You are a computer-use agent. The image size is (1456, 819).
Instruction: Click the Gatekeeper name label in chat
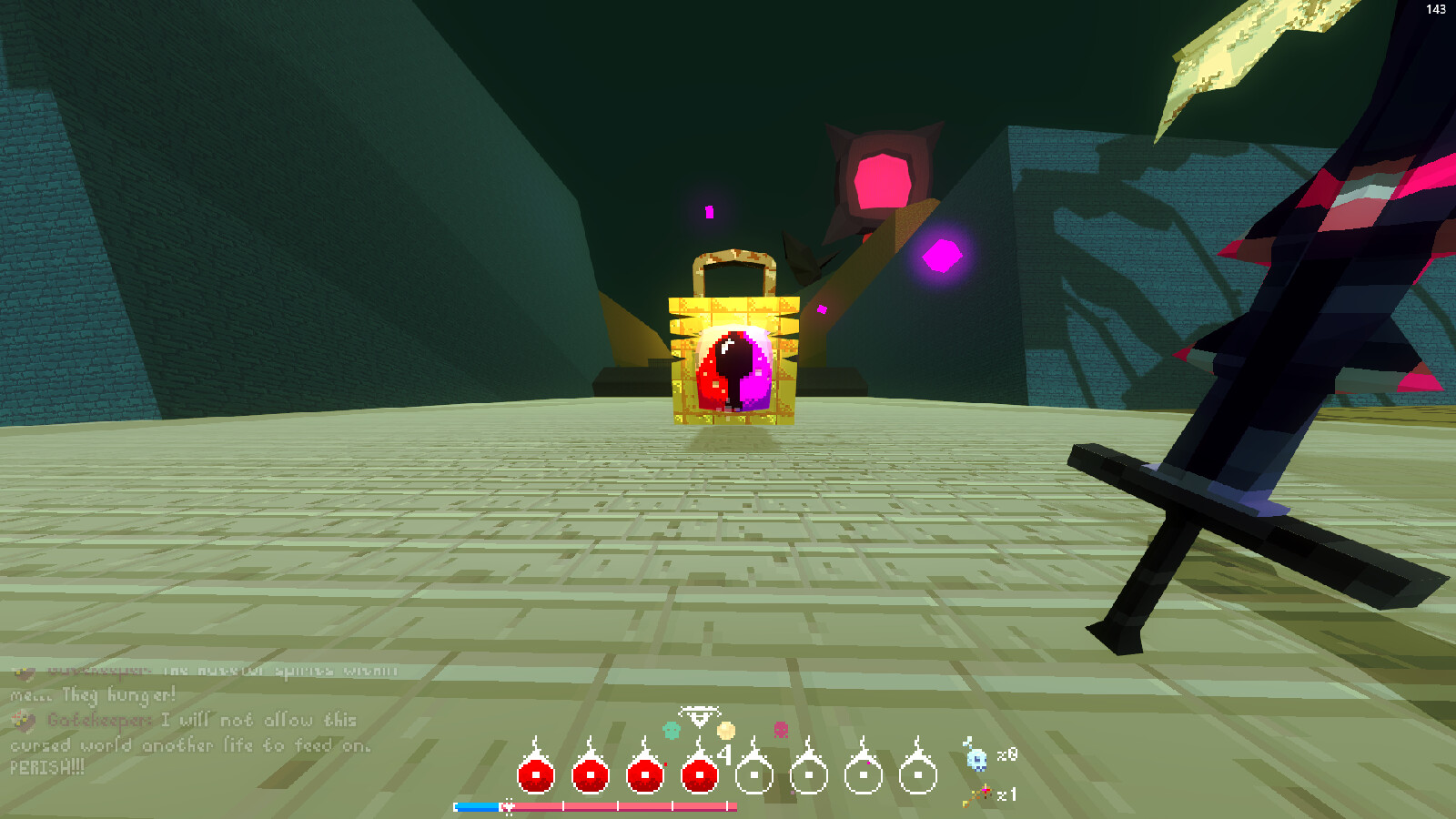coord(94,722)
